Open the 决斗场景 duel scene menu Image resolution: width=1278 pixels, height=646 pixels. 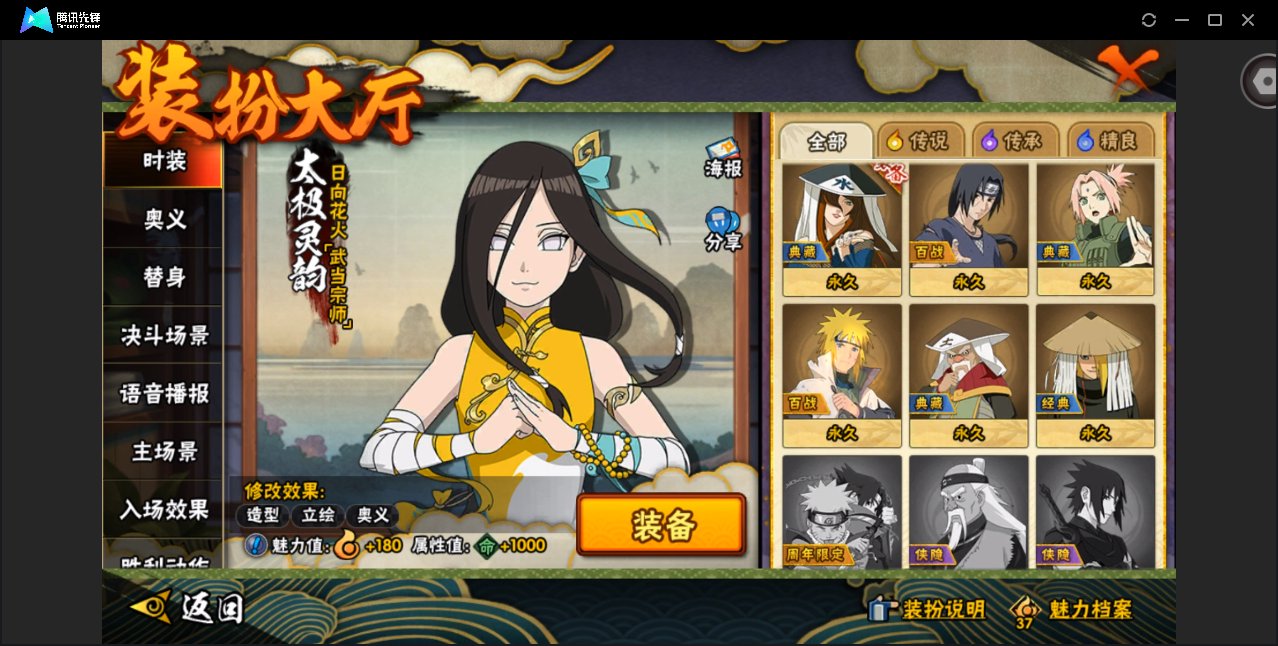(163, 335)
